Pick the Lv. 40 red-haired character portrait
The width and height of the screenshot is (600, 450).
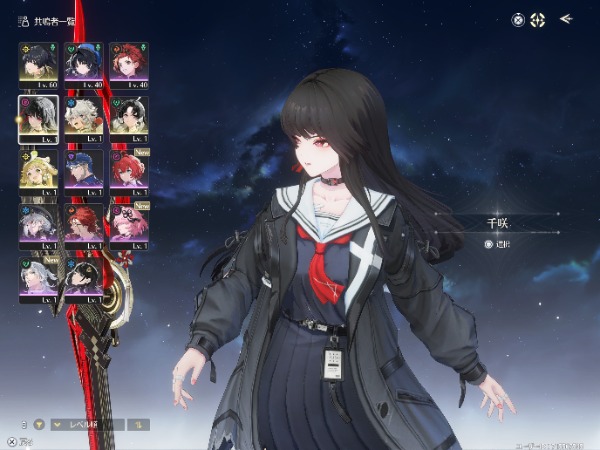point(128,61)
